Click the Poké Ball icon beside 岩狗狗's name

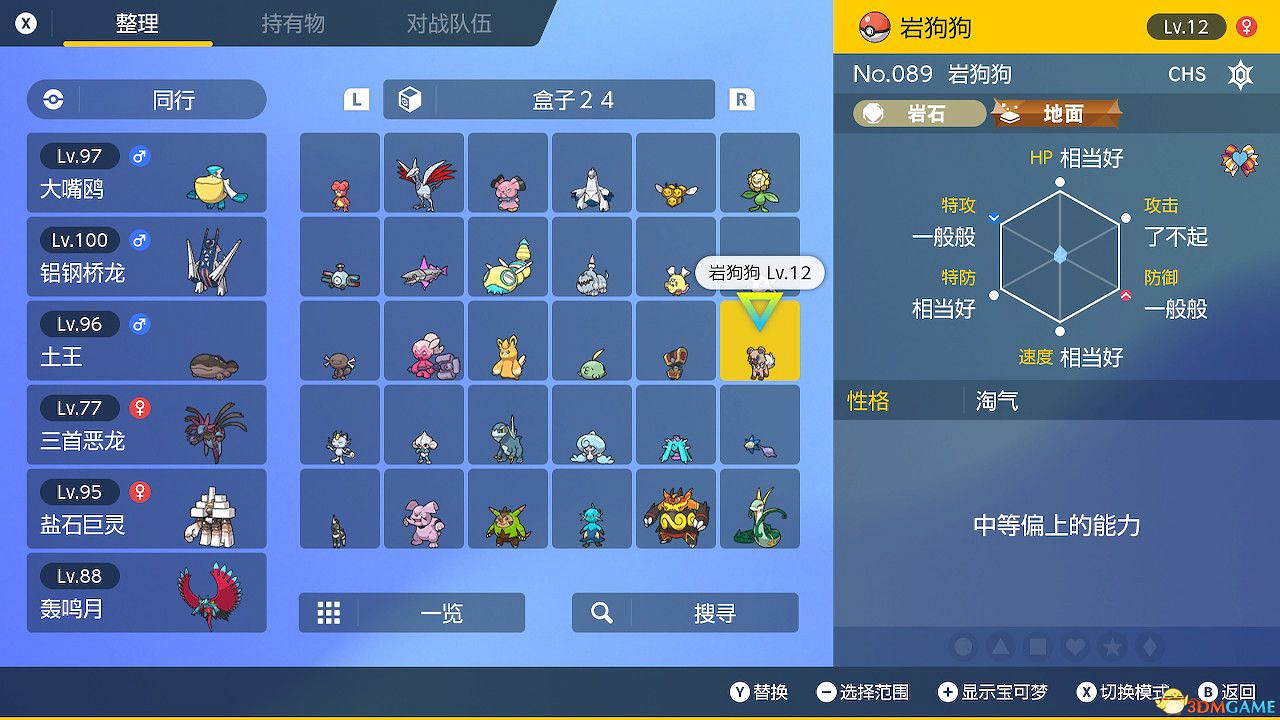876,27
